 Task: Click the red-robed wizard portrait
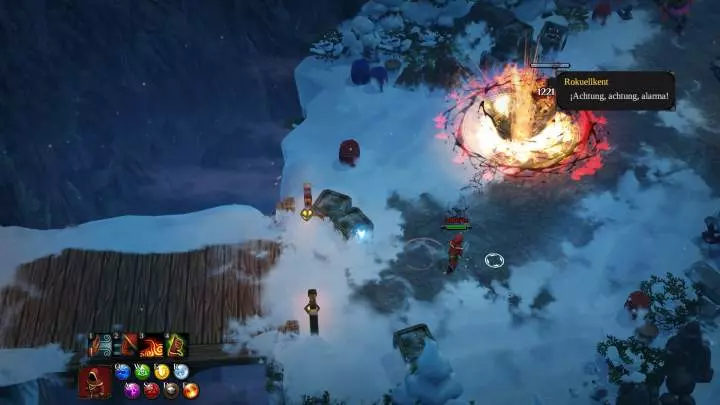click(96, 381)
